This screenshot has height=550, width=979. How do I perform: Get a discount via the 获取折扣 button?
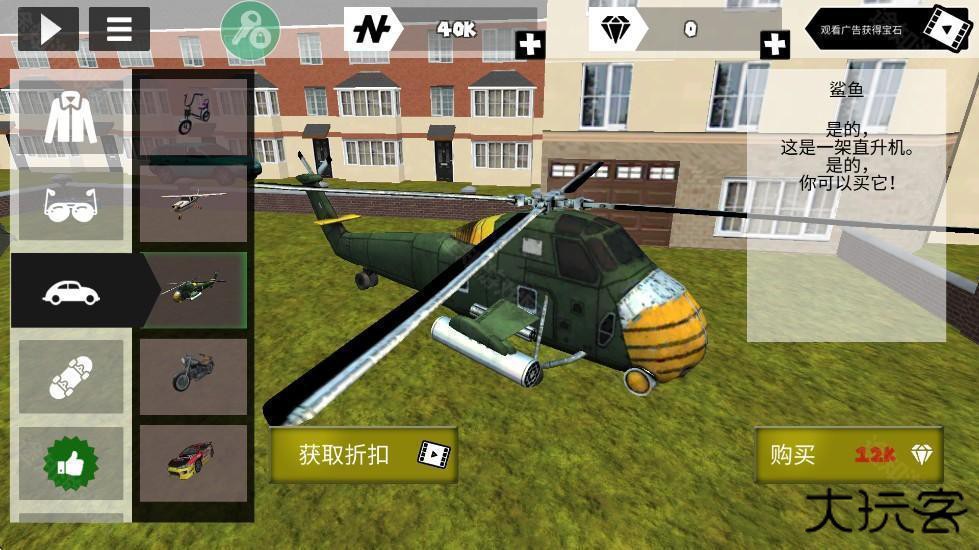pos(364,455)
